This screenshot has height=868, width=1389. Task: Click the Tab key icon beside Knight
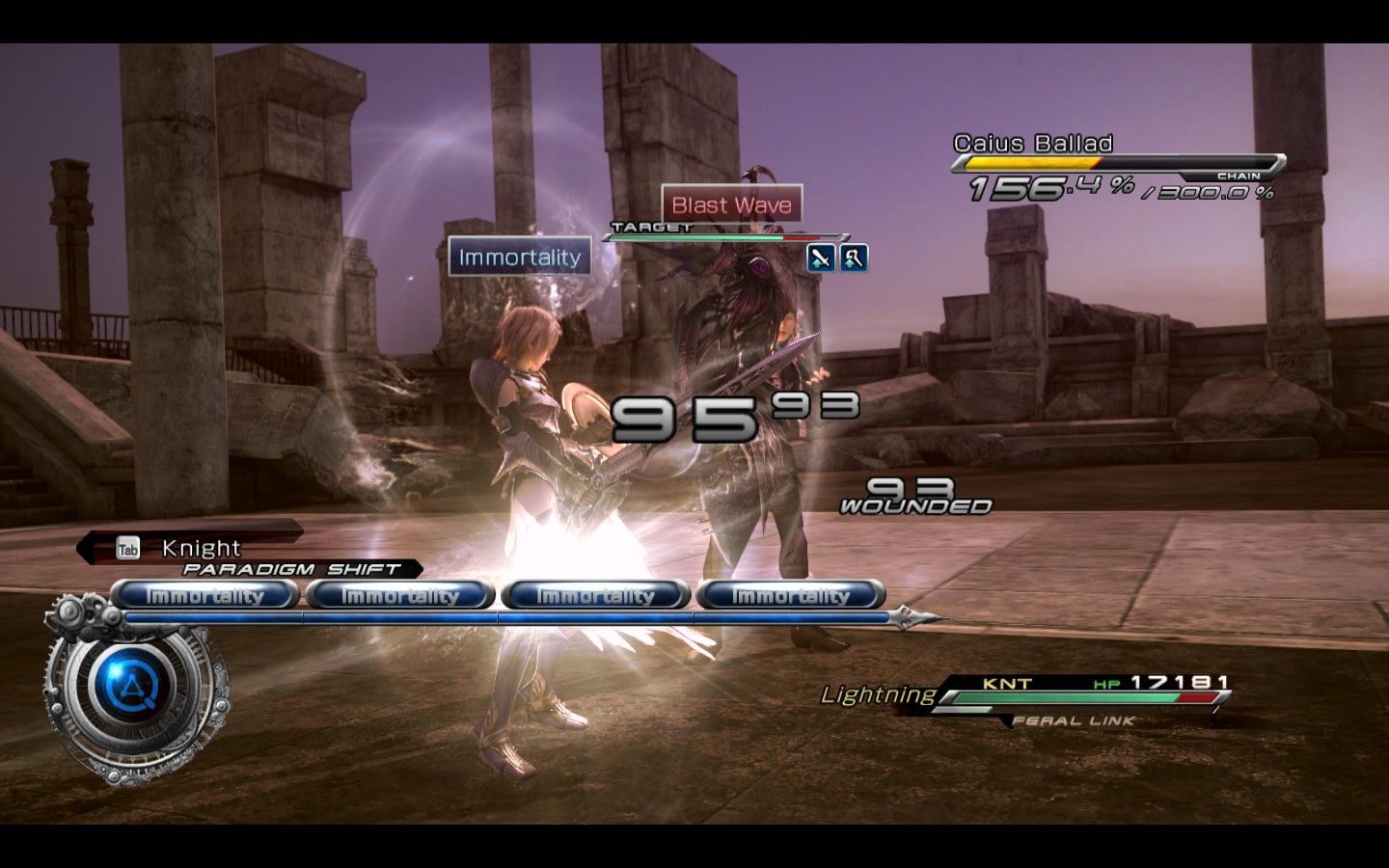tap(128, 548)
